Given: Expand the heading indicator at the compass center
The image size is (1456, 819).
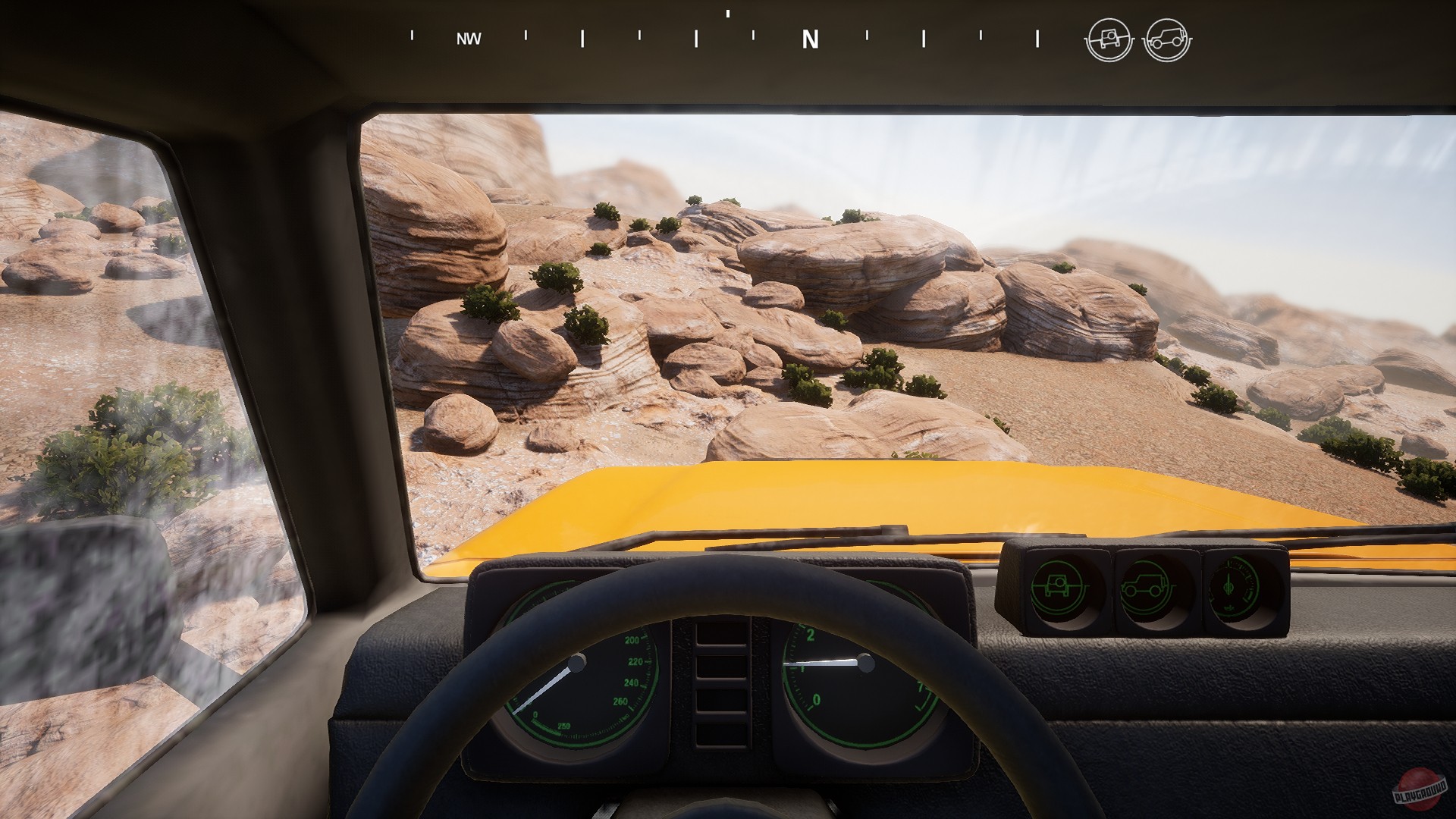Looking at the screenshot, I should pos(726,14).
